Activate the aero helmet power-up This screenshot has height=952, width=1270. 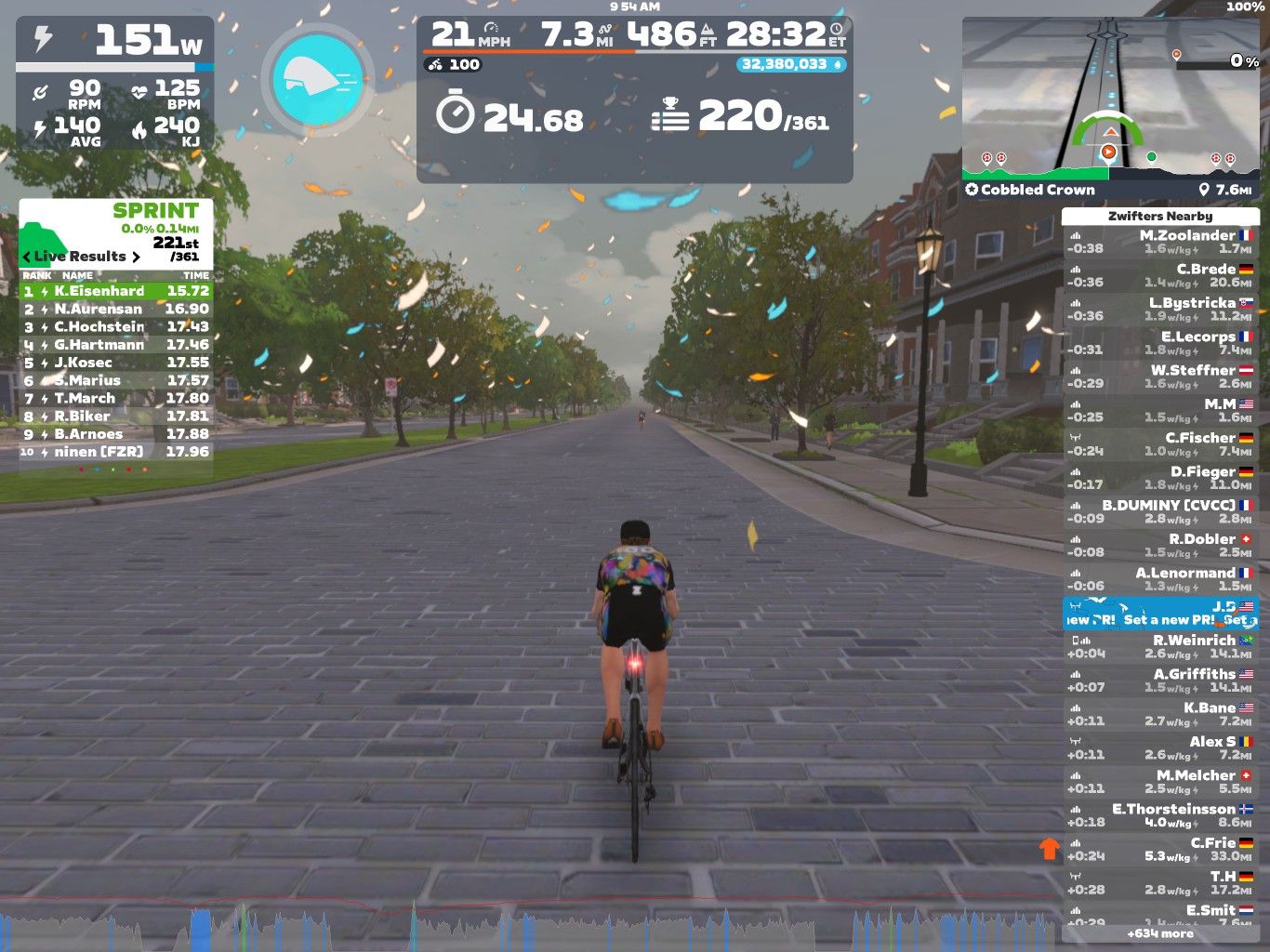click(x=318, y=78)
